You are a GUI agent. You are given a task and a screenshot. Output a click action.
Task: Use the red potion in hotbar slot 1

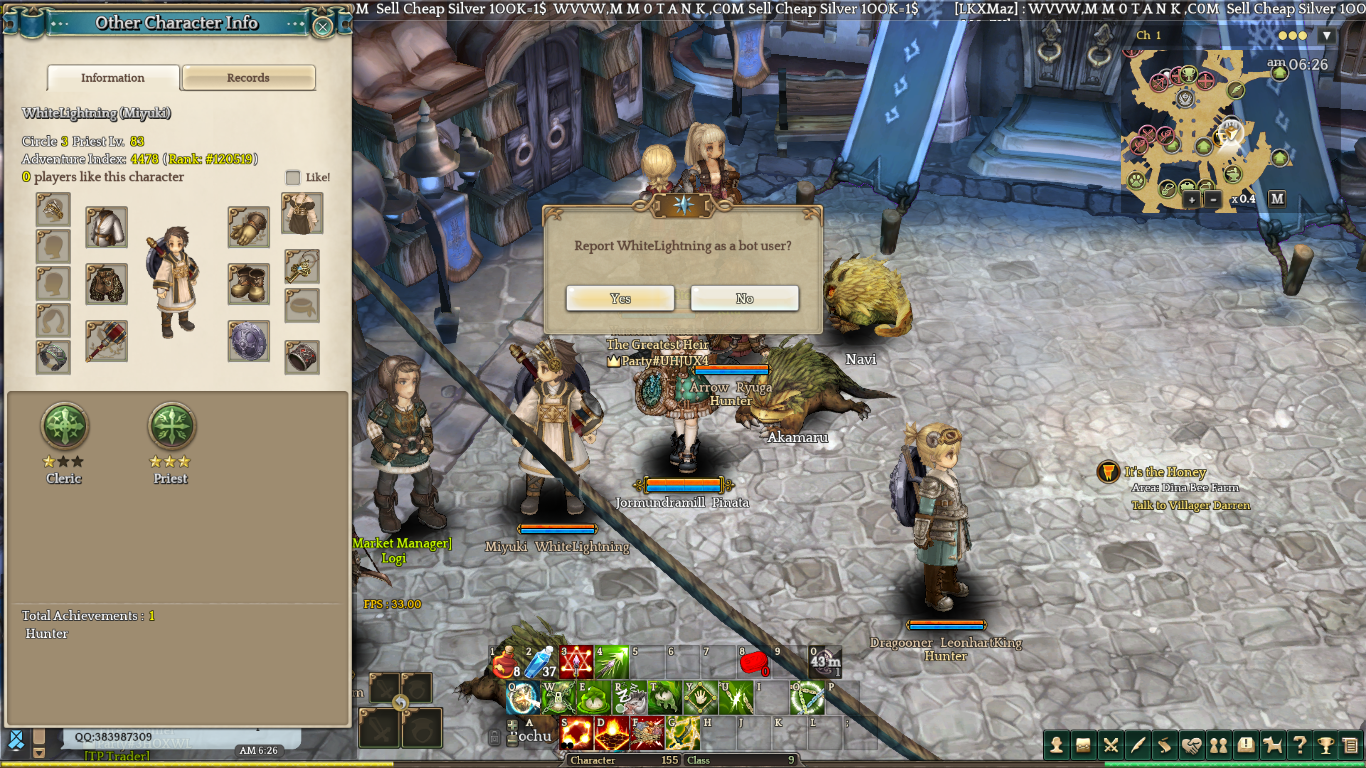pos(507,662)
